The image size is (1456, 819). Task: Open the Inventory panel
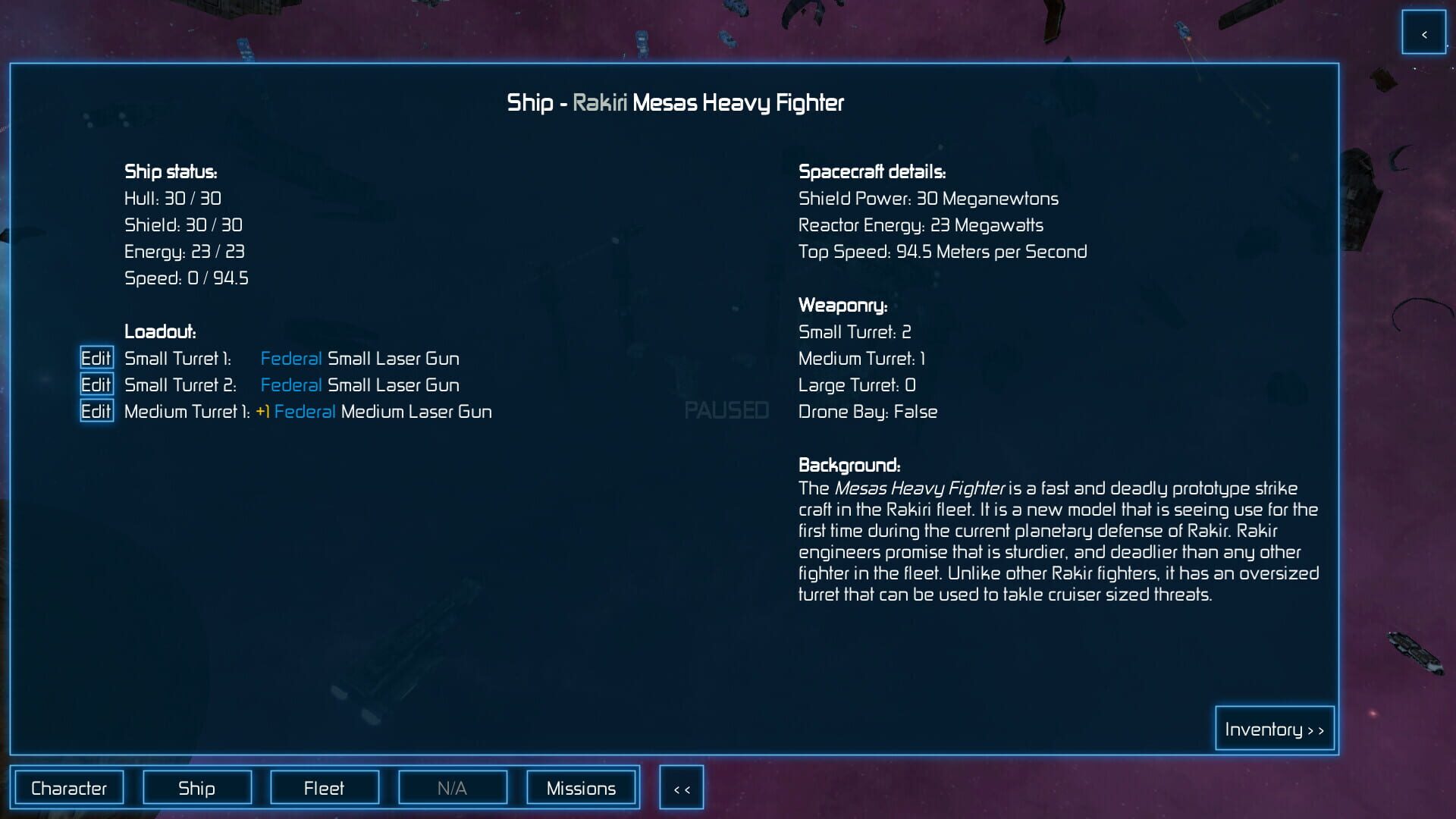[x=1274, y=728]
